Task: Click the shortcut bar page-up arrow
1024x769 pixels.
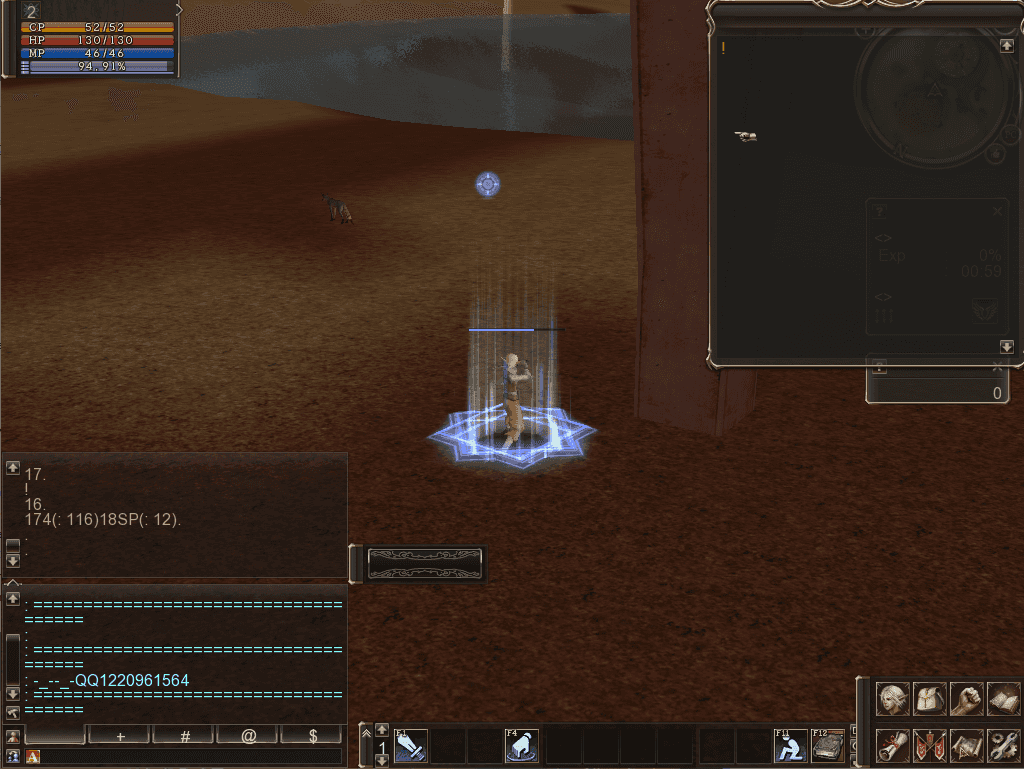Action: tap(382, 730)
